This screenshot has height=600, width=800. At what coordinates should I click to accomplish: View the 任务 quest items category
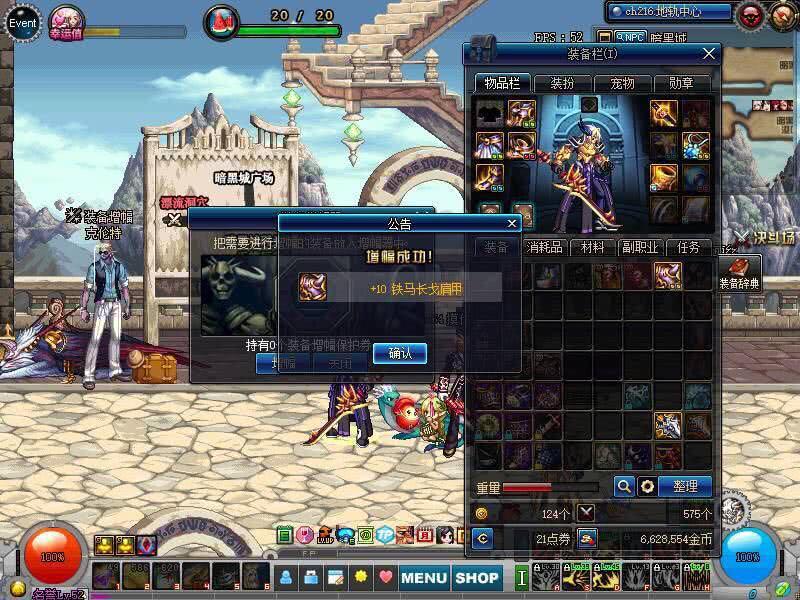click(688, 247)
